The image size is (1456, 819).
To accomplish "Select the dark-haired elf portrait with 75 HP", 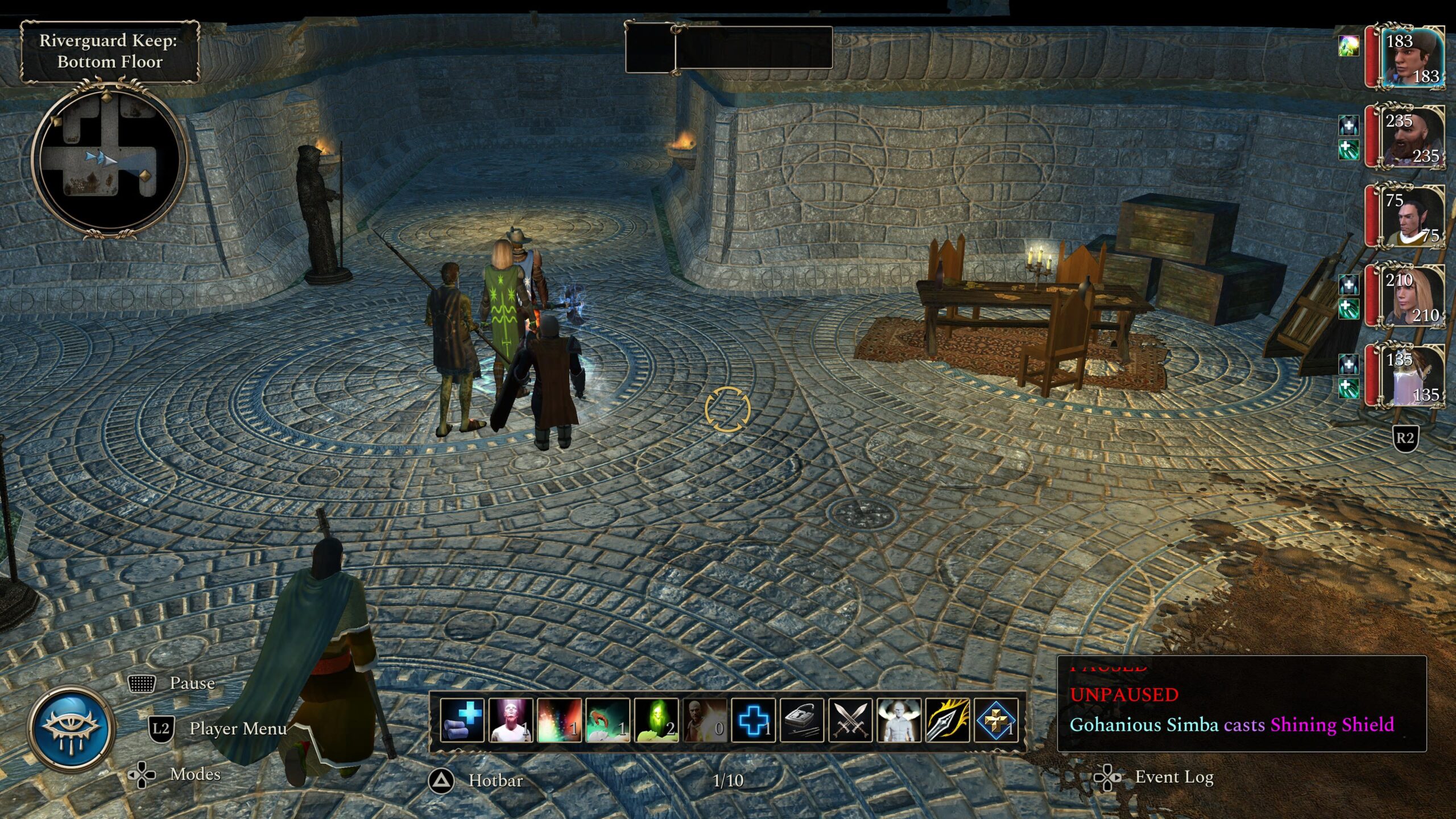I will (x=1412, y=217).
